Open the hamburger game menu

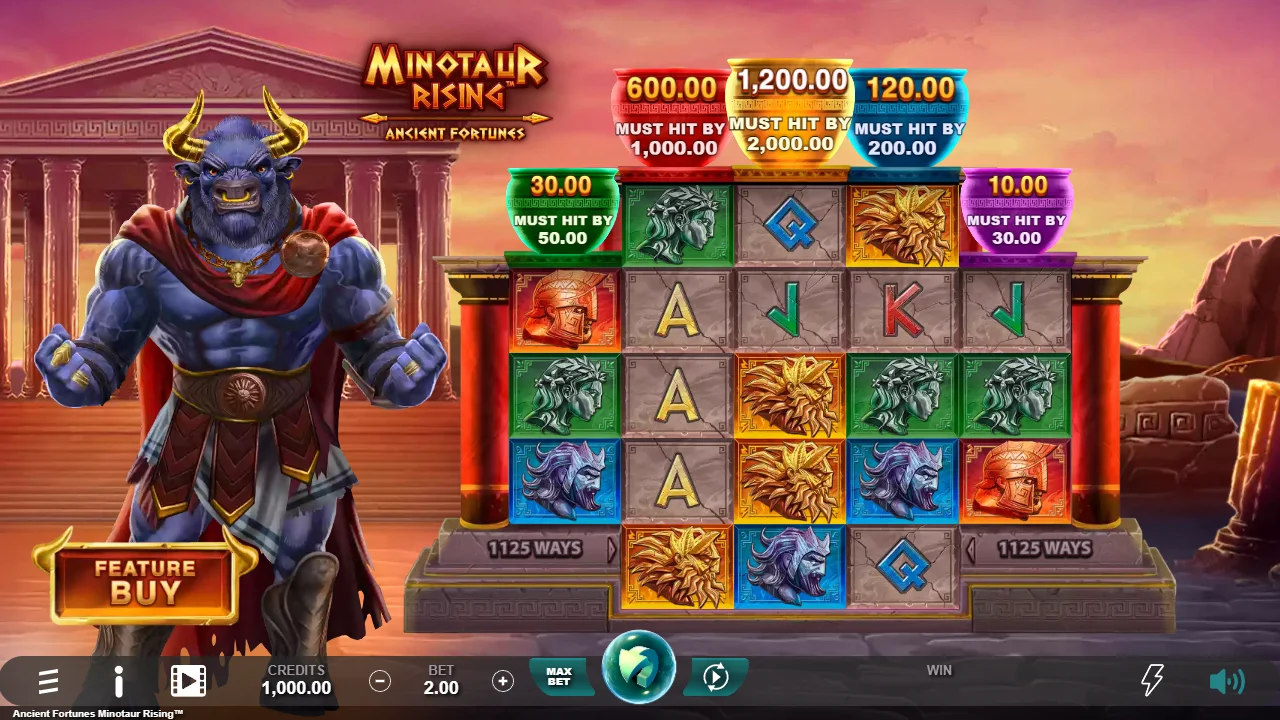tap(48, 681)
